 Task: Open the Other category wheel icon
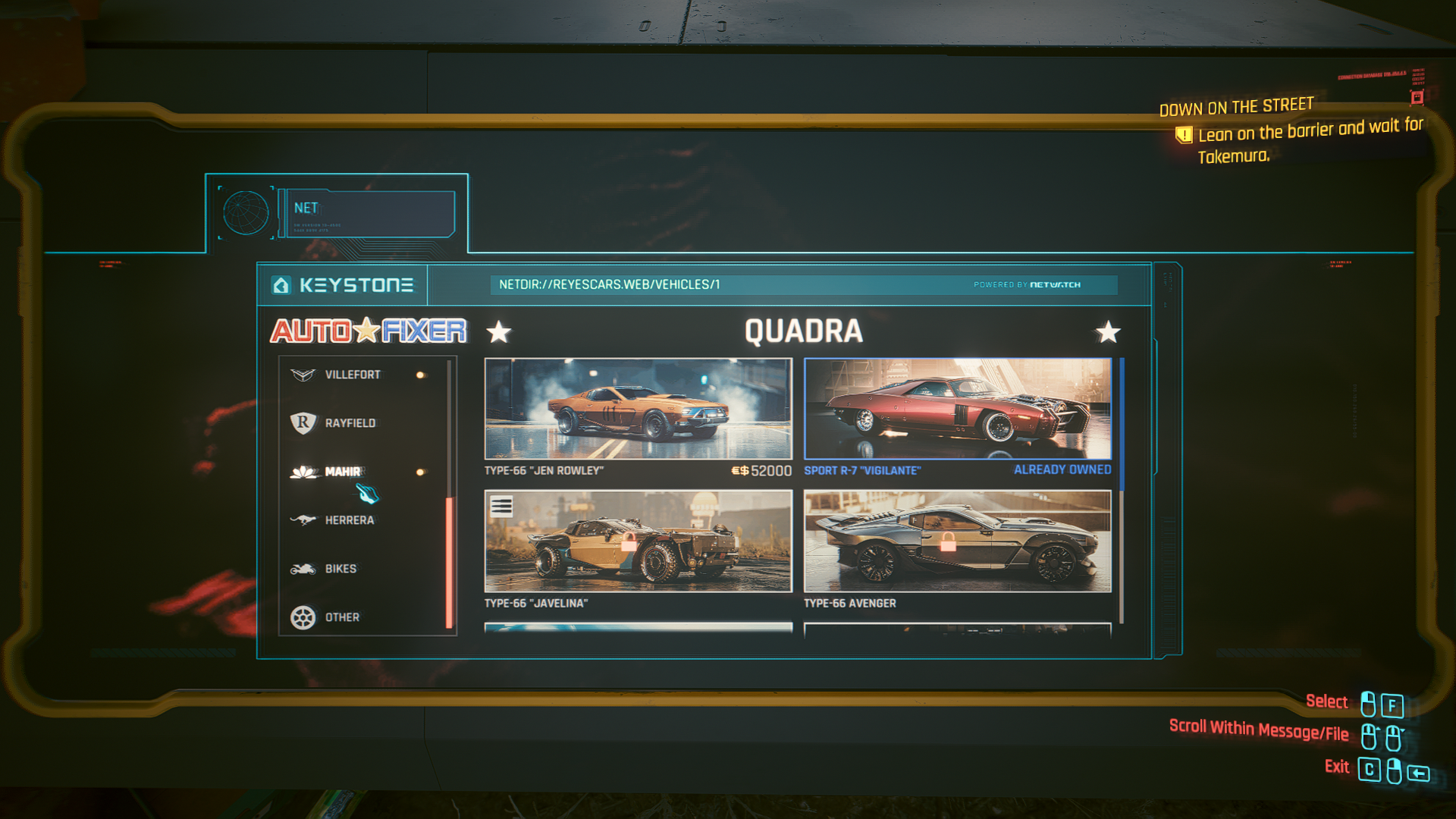[303, 617]
